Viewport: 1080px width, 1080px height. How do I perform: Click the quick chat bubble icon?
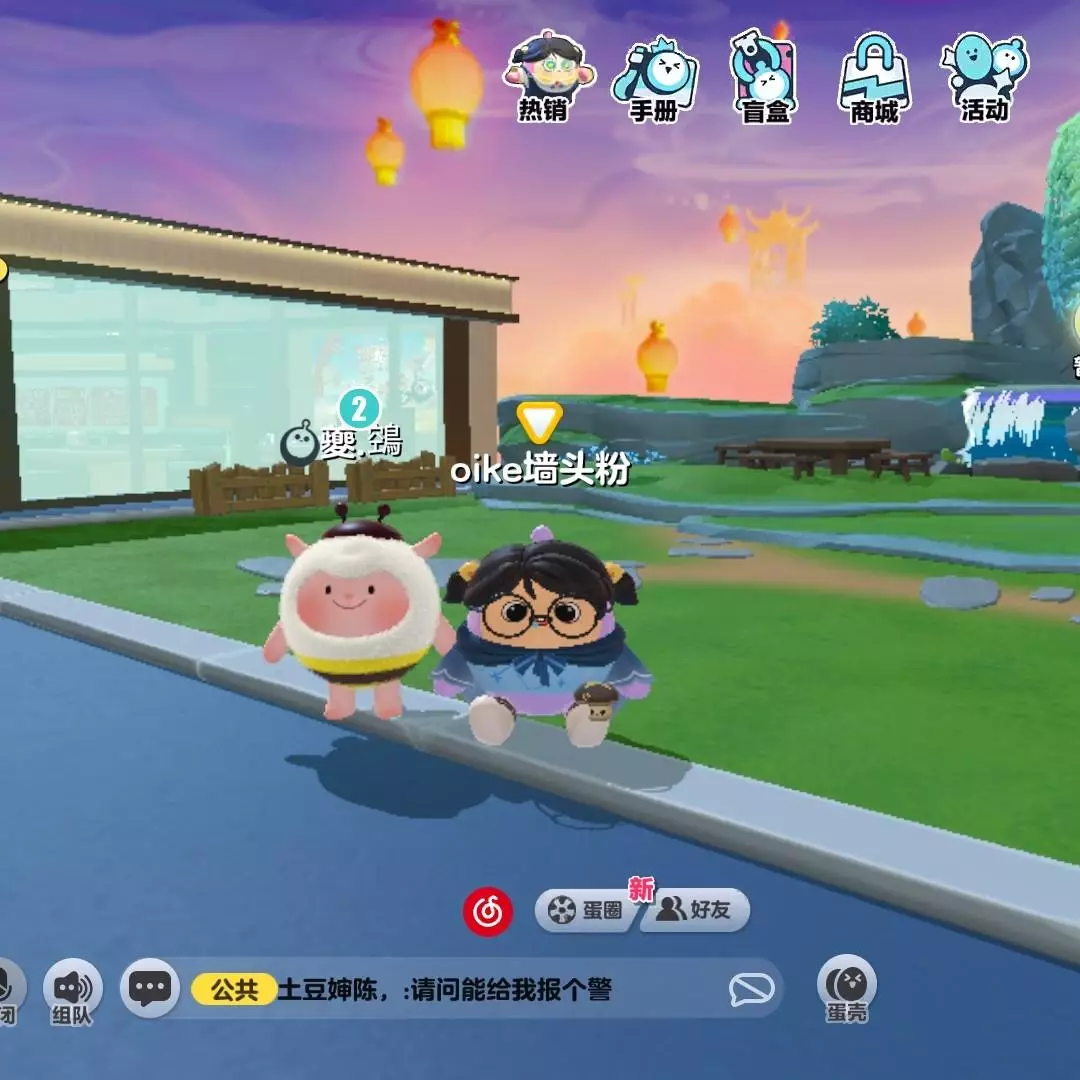pyautogui.click(x=752, y=990)
